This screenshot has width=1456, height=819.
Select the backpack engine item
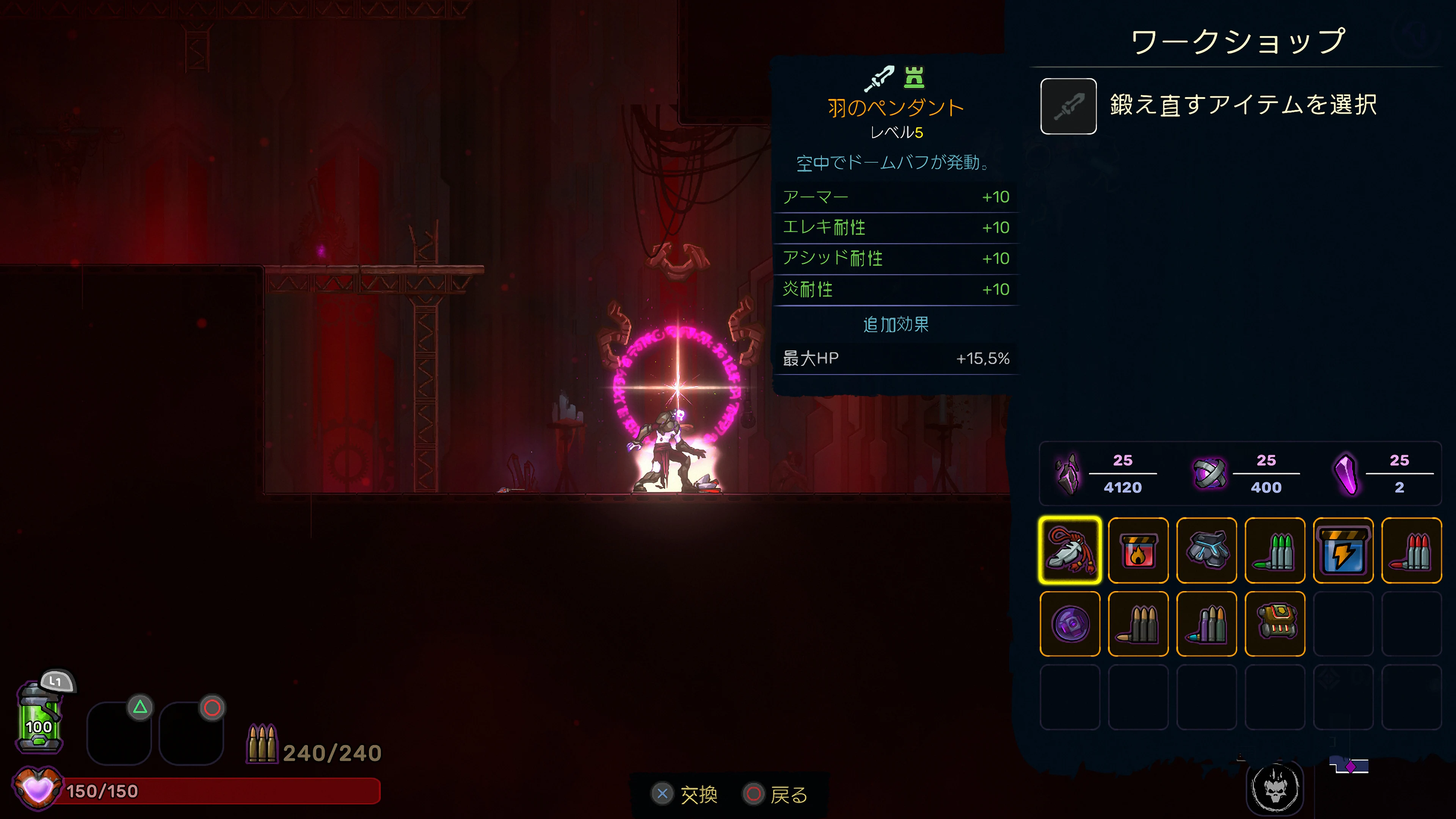click(x=1275, y=624)
